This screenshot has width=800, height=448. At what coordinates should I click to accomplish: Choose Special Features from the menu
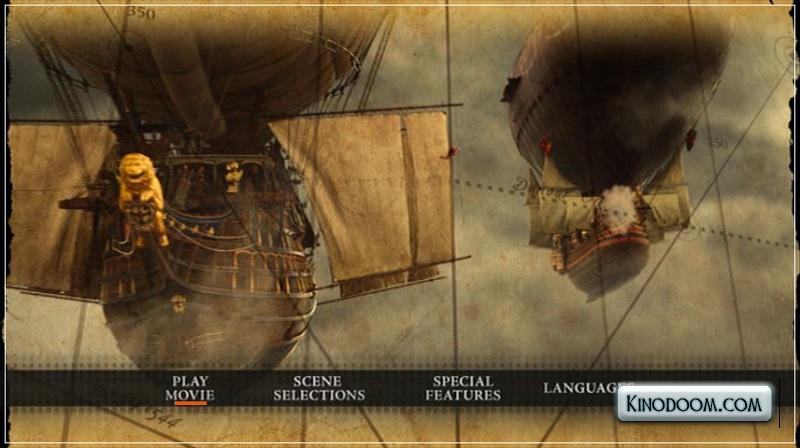pyautogui.click(x=463, y=388)
